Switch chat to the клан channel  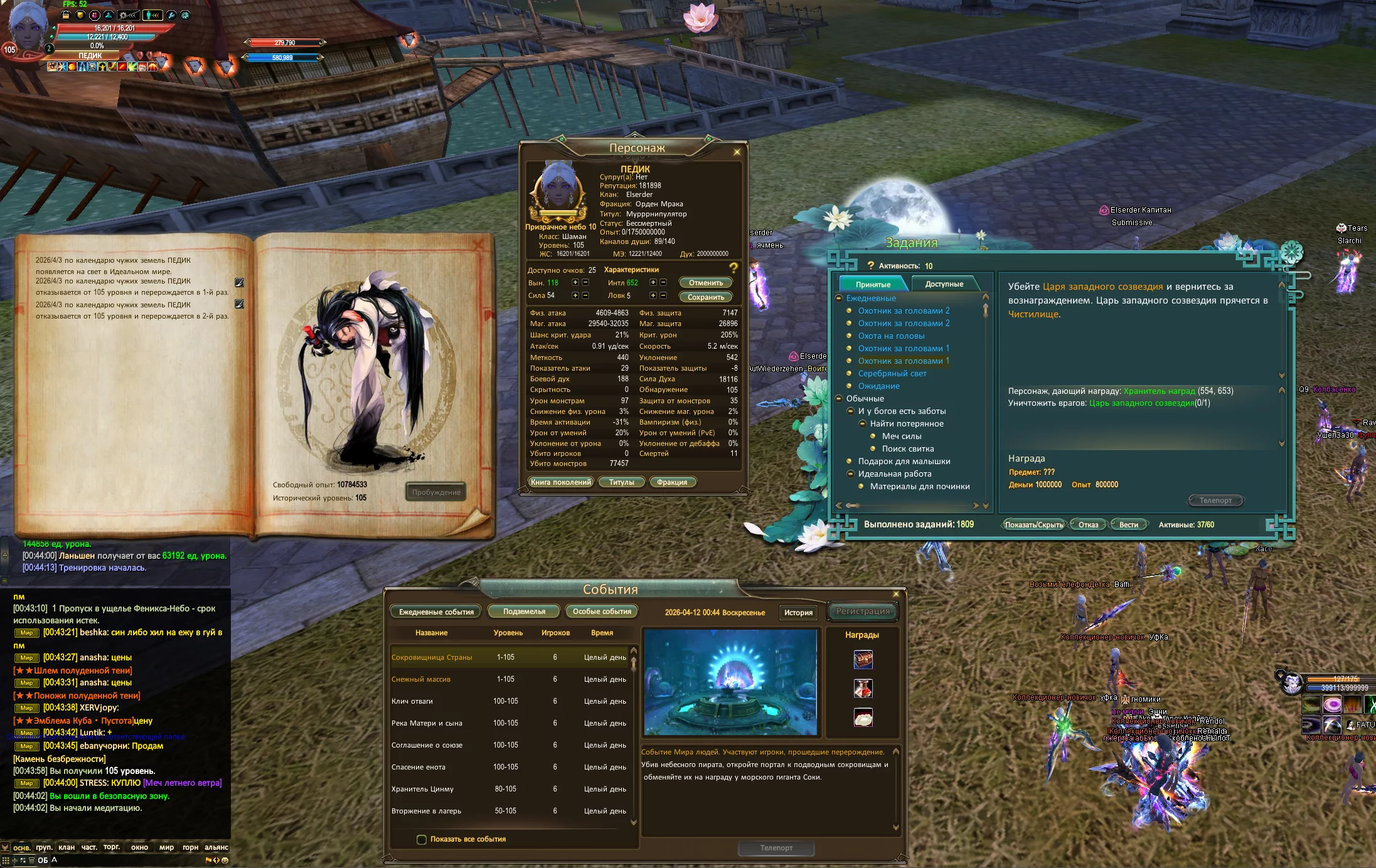coord(67,847)
